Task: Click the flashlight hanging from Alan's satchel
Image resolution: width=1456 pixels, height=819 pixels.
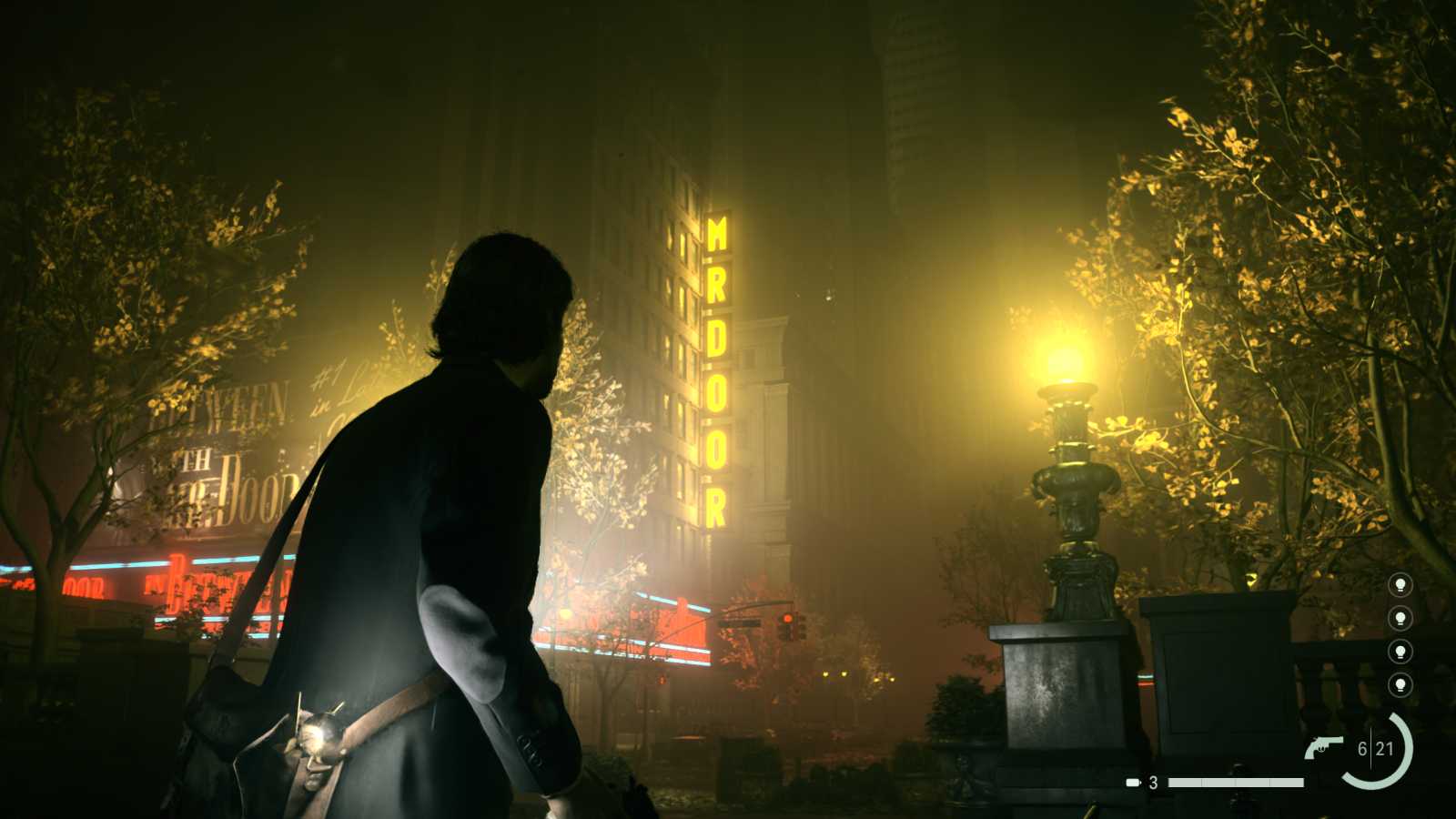Action: (x=318, y=737)
